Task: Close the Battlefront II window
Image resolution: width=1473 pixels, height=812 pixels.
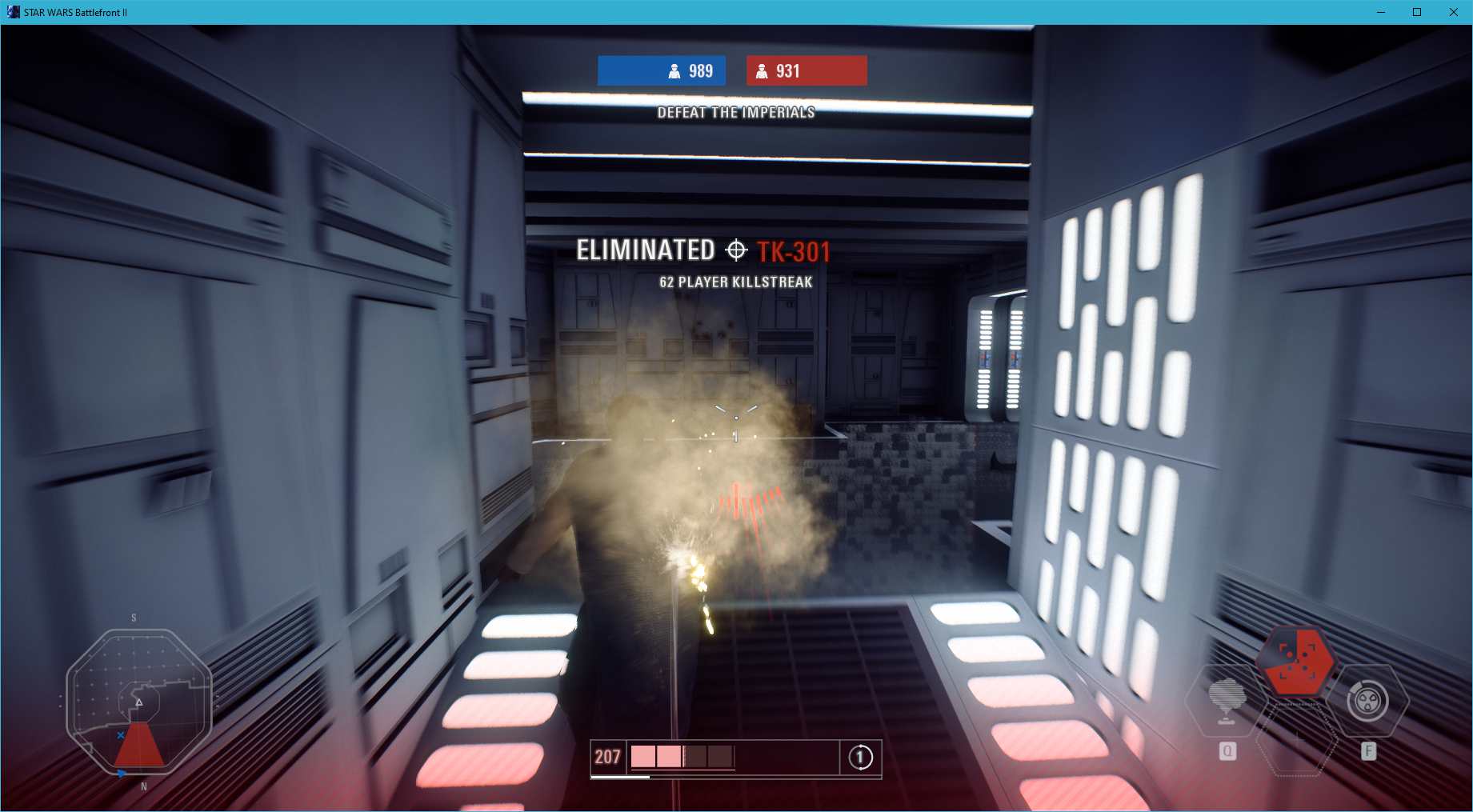Action: (1453, 12)
